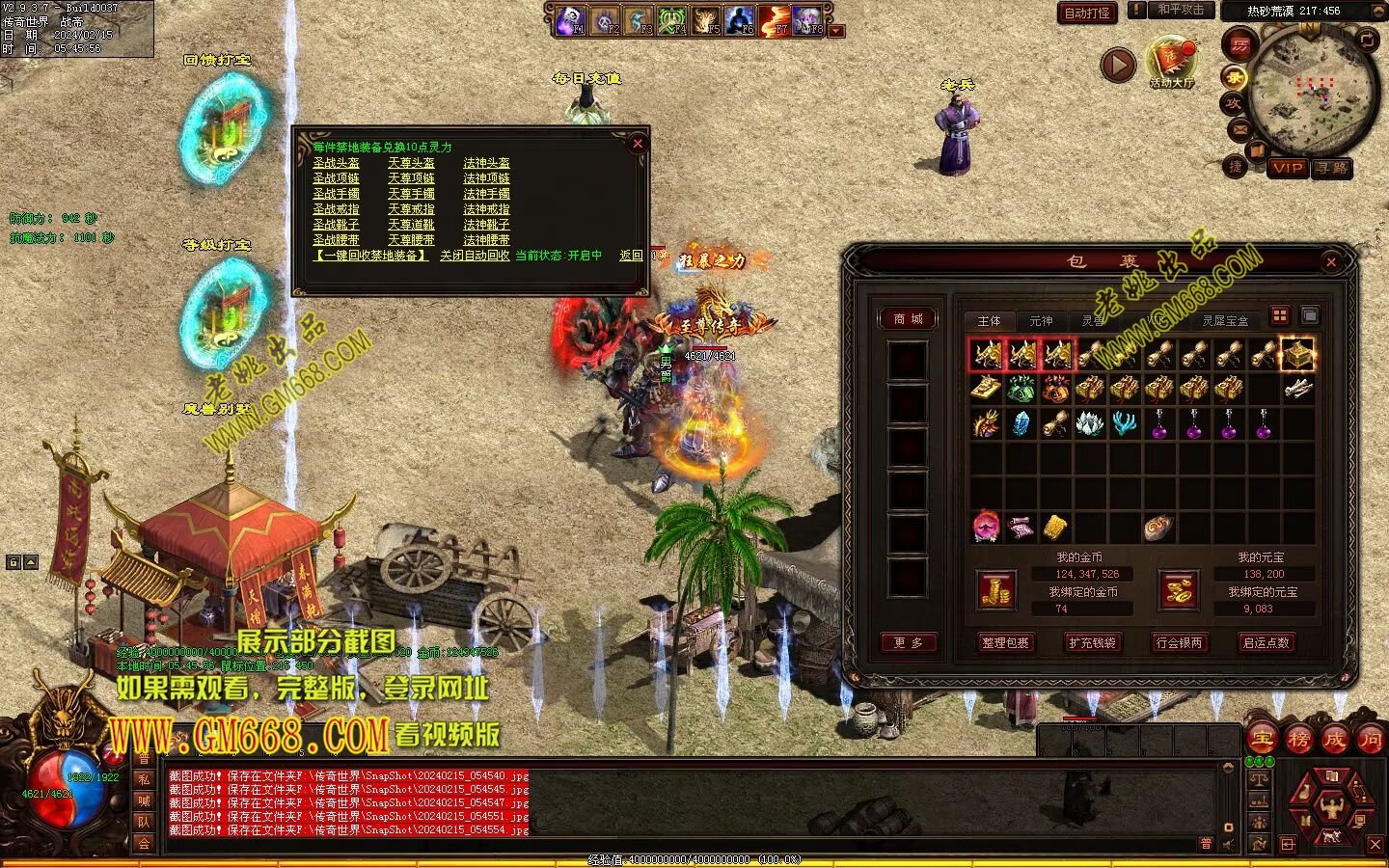Change the 和平攻击 attack mode
This screenshot has height=868, width=1389.
tap(1180, 10)
